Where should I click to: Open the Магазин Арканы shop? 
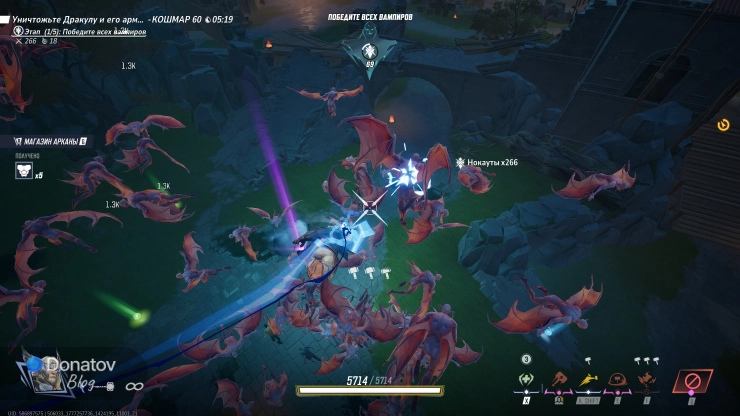point(50,142)
